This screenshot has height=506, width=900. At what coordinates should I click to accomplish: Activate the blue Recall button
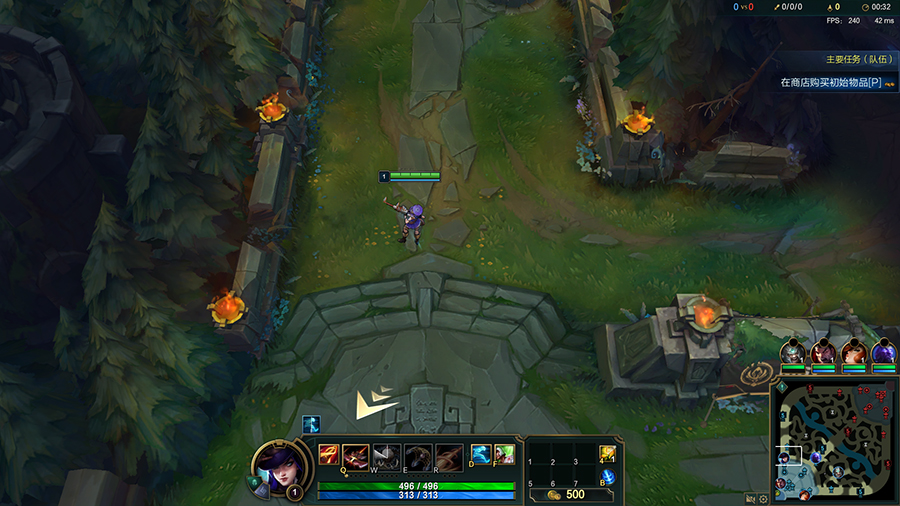(x=607, y=476)
